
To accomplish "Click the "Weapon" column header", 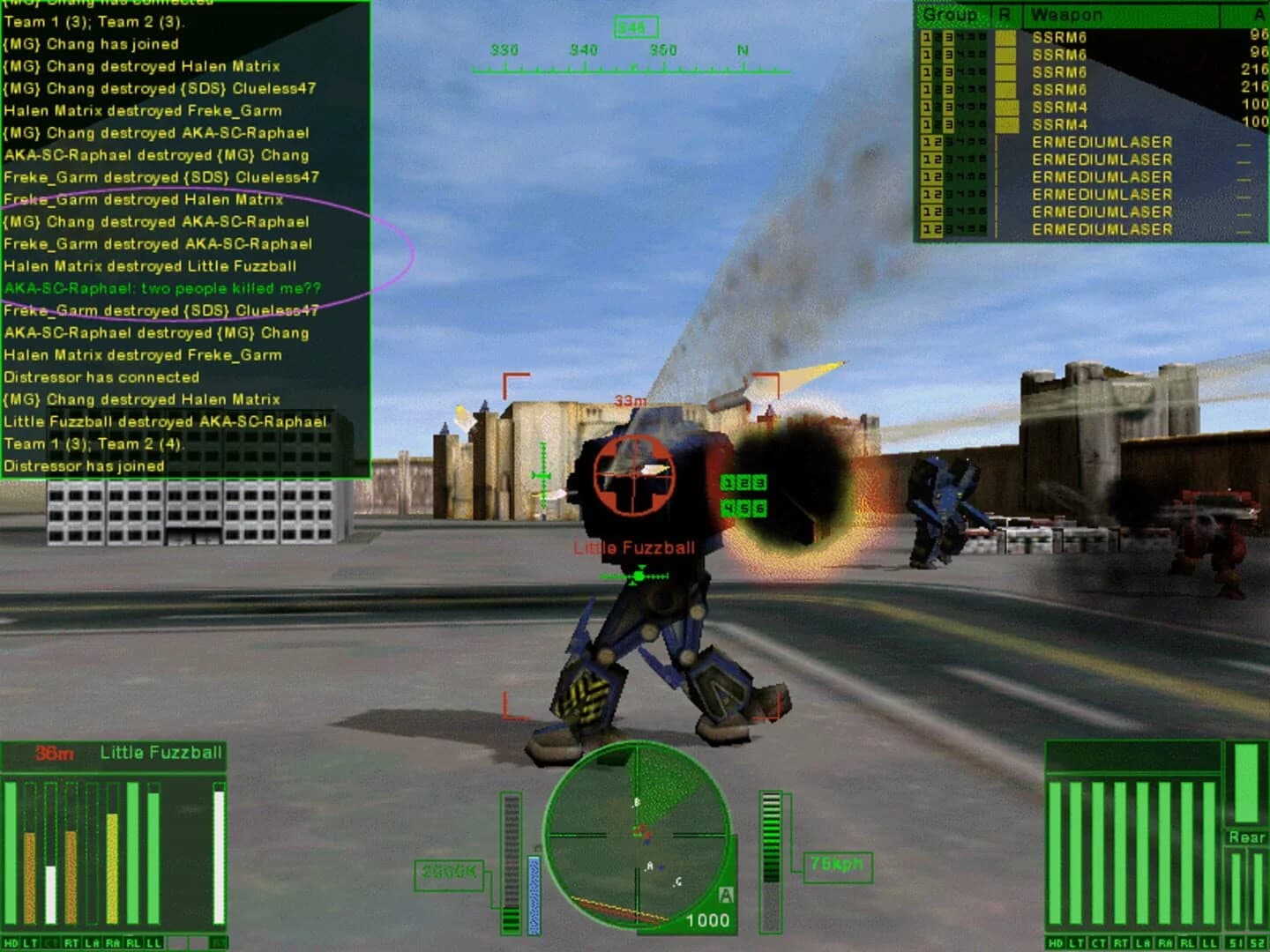I will click(1066, 15).
